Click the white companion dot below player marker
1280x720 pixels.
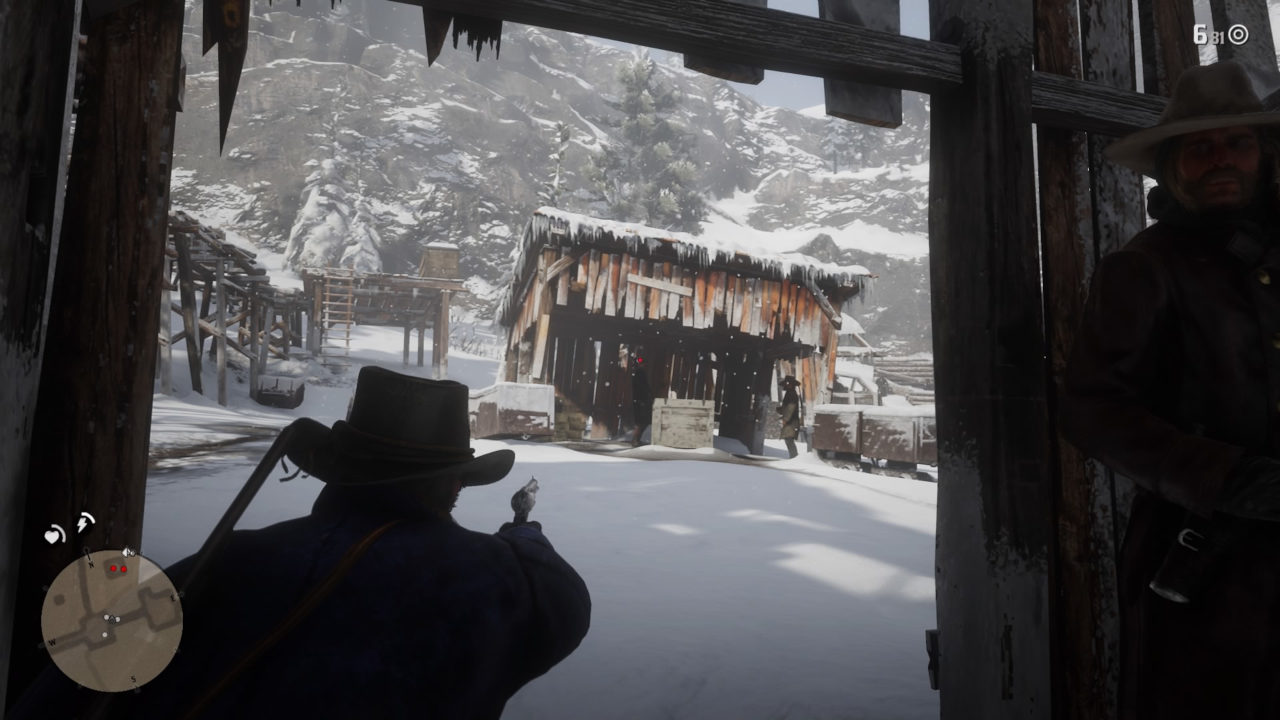pos(104,635)
